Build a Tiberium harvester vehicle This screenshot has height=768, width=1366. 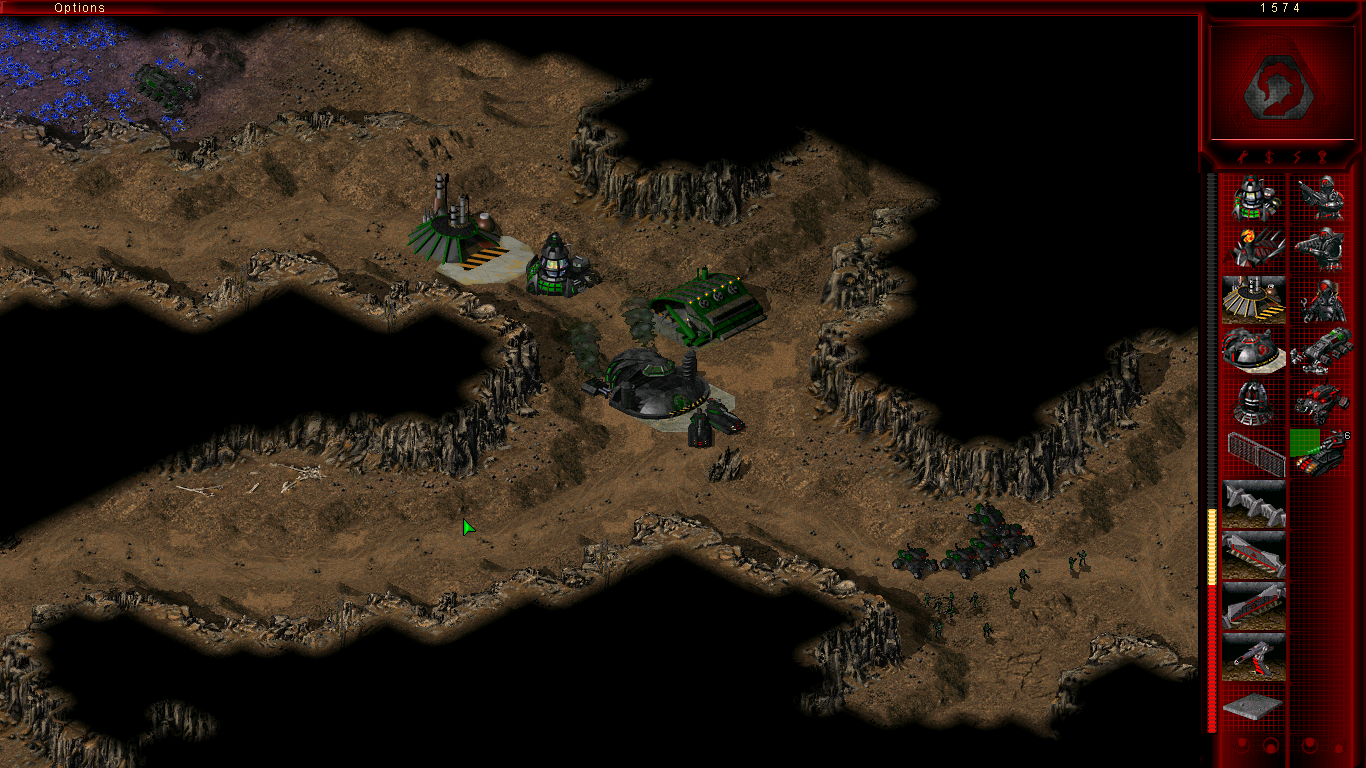click(1322, 350)
